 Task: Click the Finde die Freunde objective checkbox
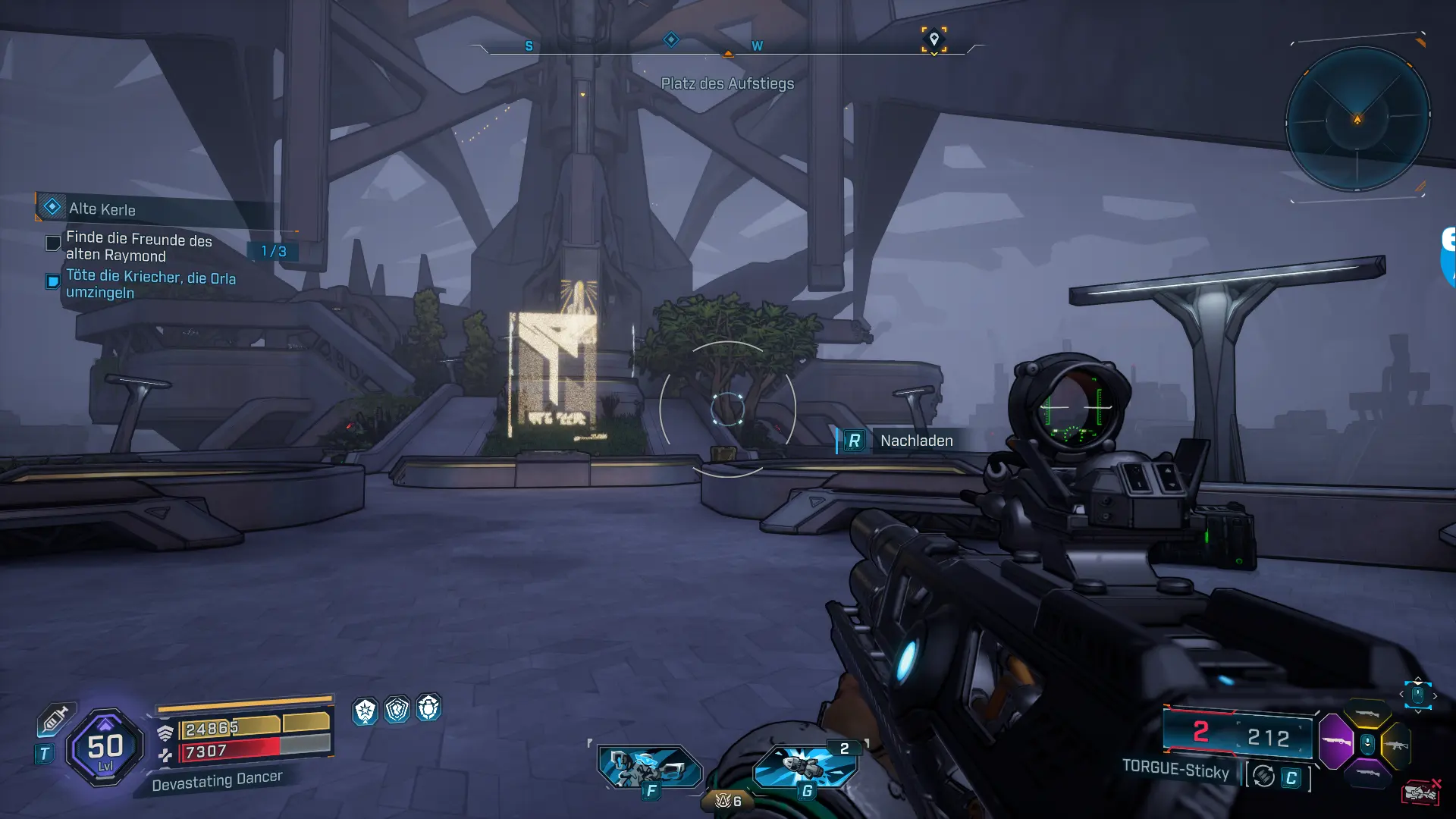53,243
